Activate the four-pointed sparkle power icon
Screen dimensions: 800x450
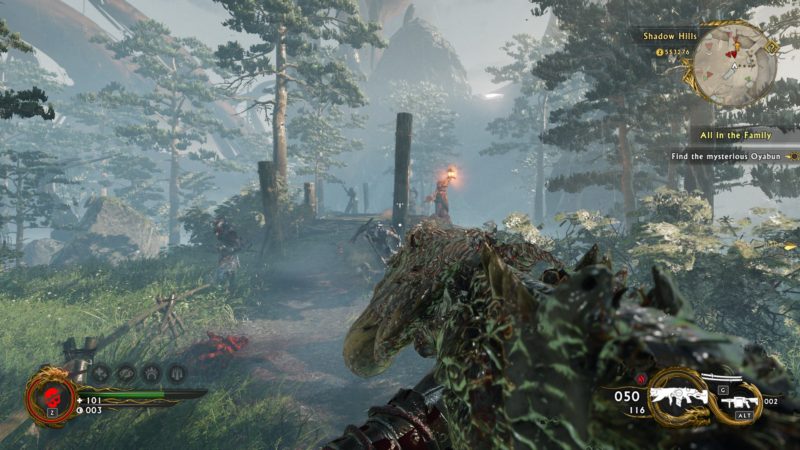103,373
